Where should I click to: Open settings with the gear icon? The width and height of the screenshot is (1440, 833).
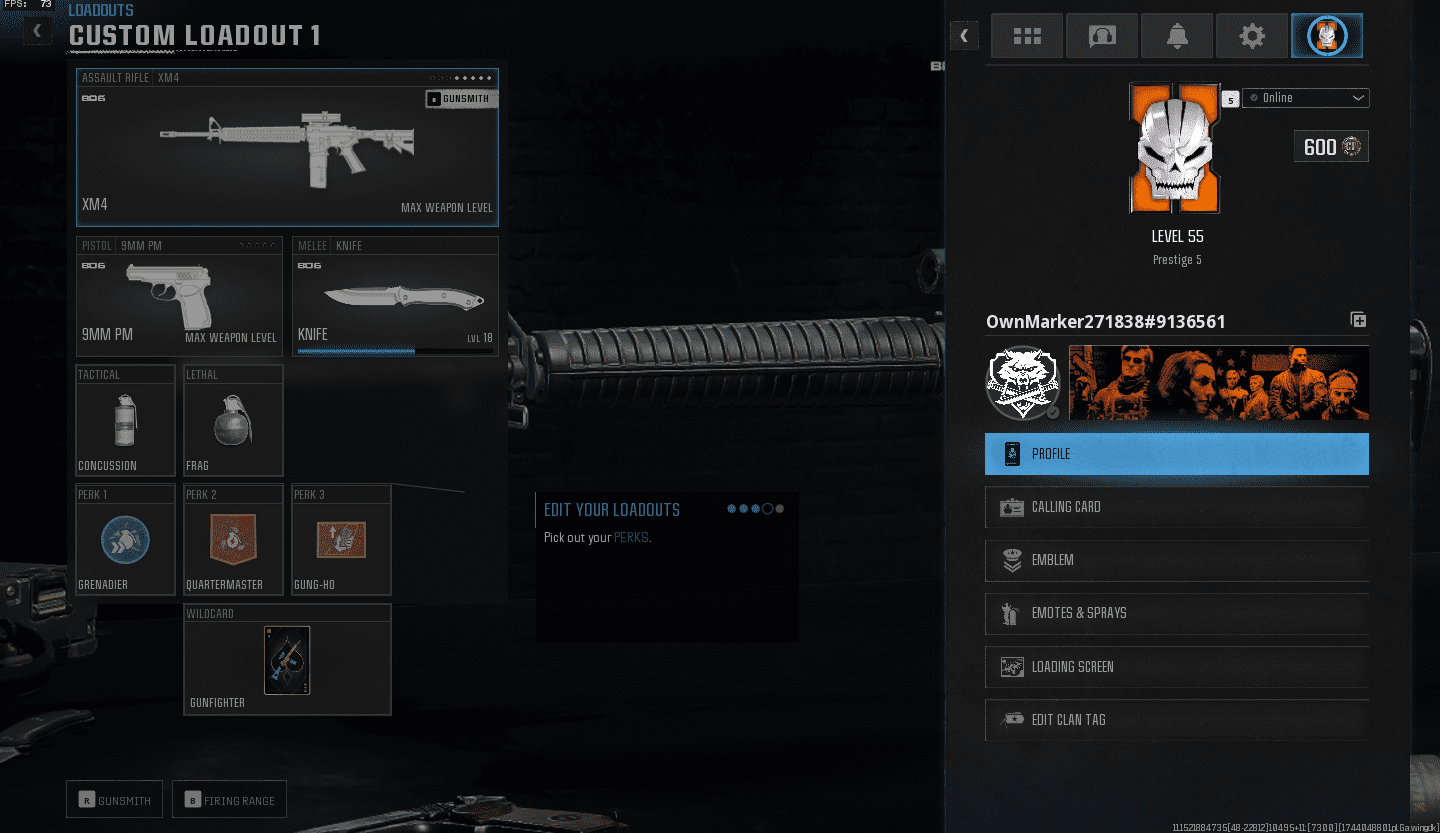pyautogui.click(x=1251, y=35)
